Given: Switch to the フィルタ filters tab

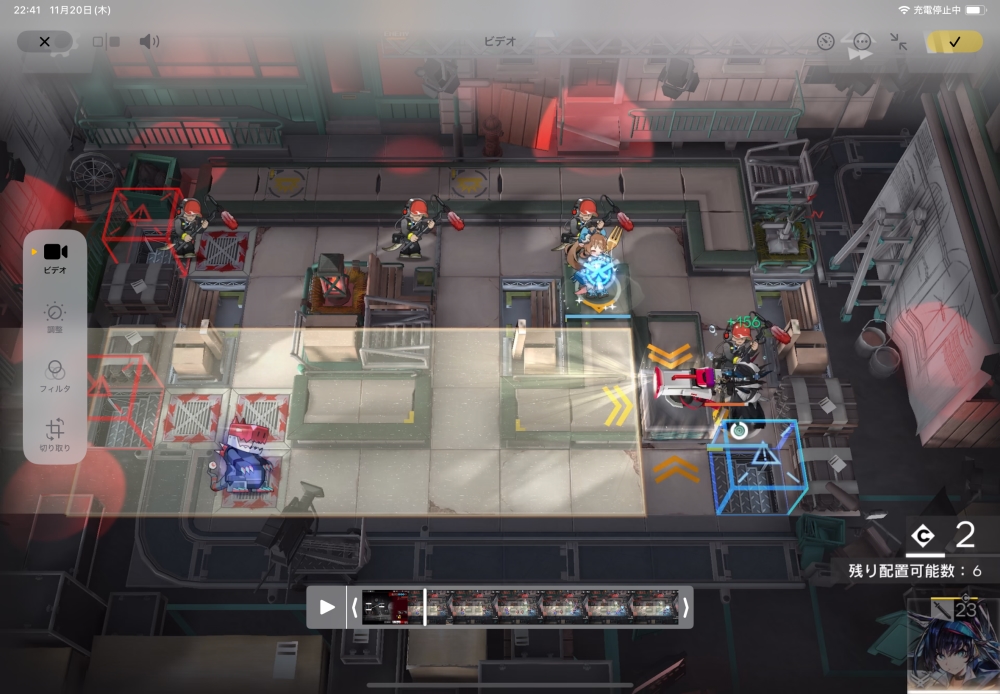Looking at the screenshot, I should (x=55, y=376).
